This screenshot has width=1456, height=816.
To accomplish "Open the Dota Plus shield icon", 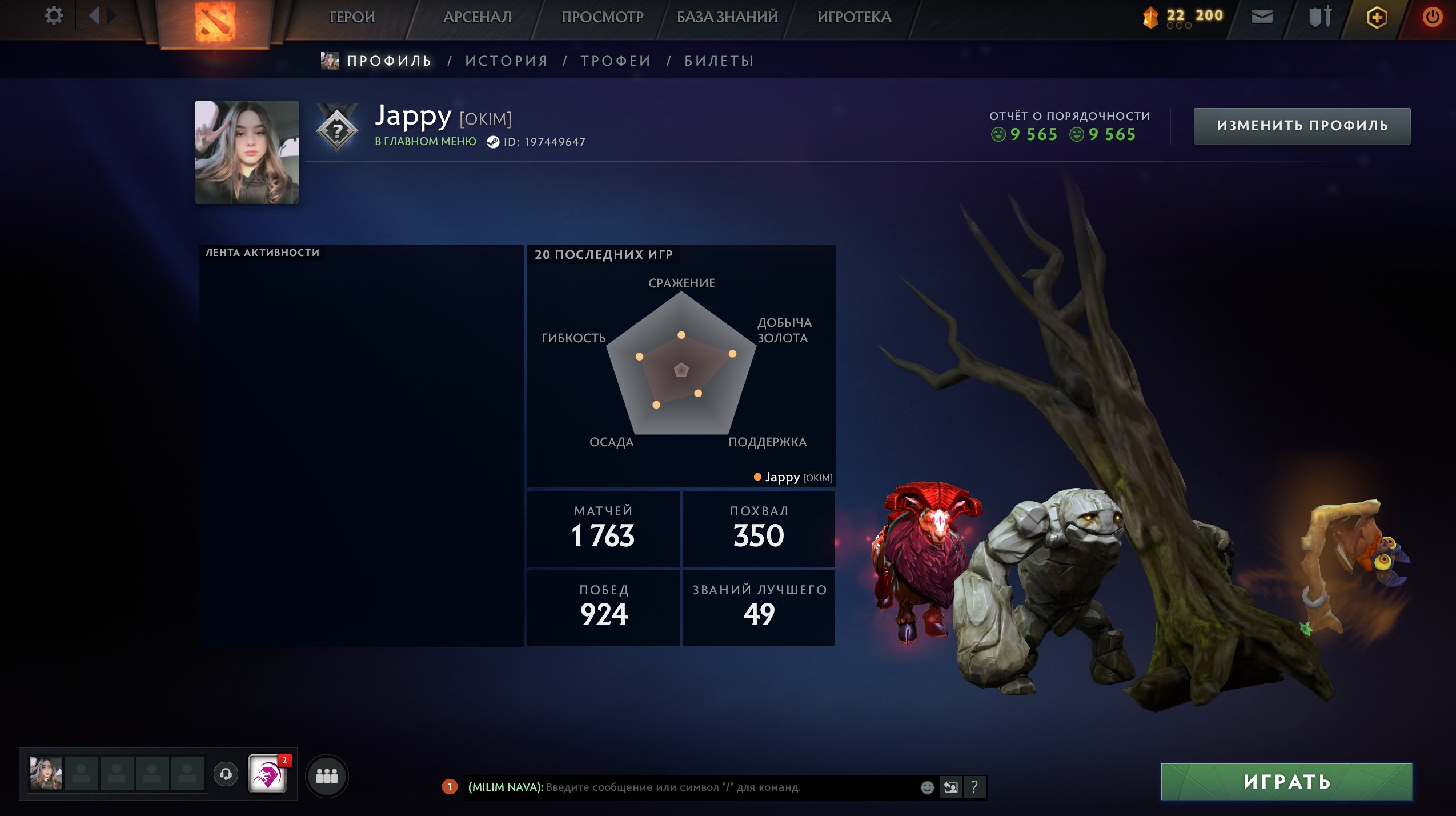I will [x=1377, y=17].
